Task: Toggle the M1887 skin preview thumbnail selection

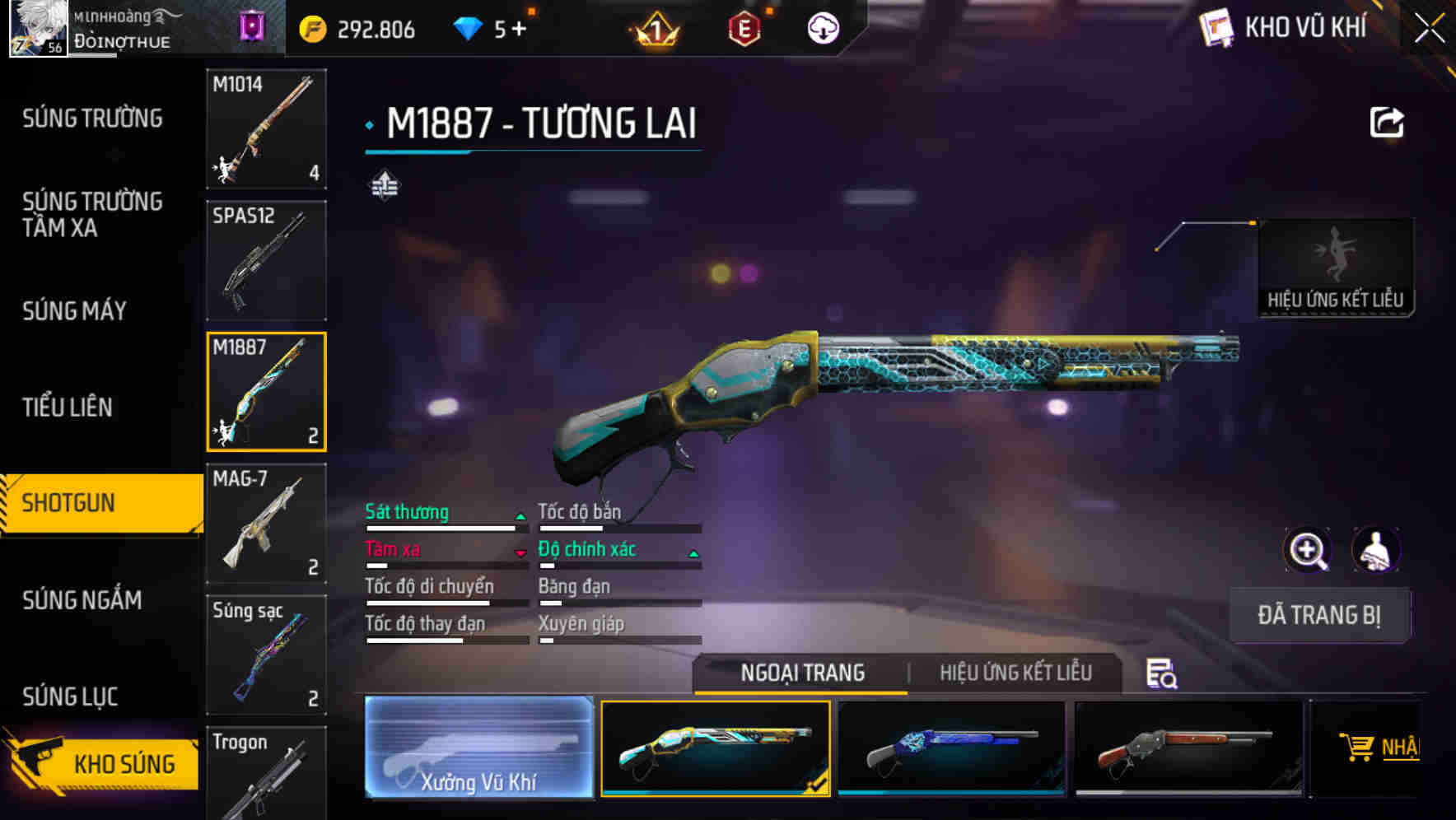Action: coord(716,748)
